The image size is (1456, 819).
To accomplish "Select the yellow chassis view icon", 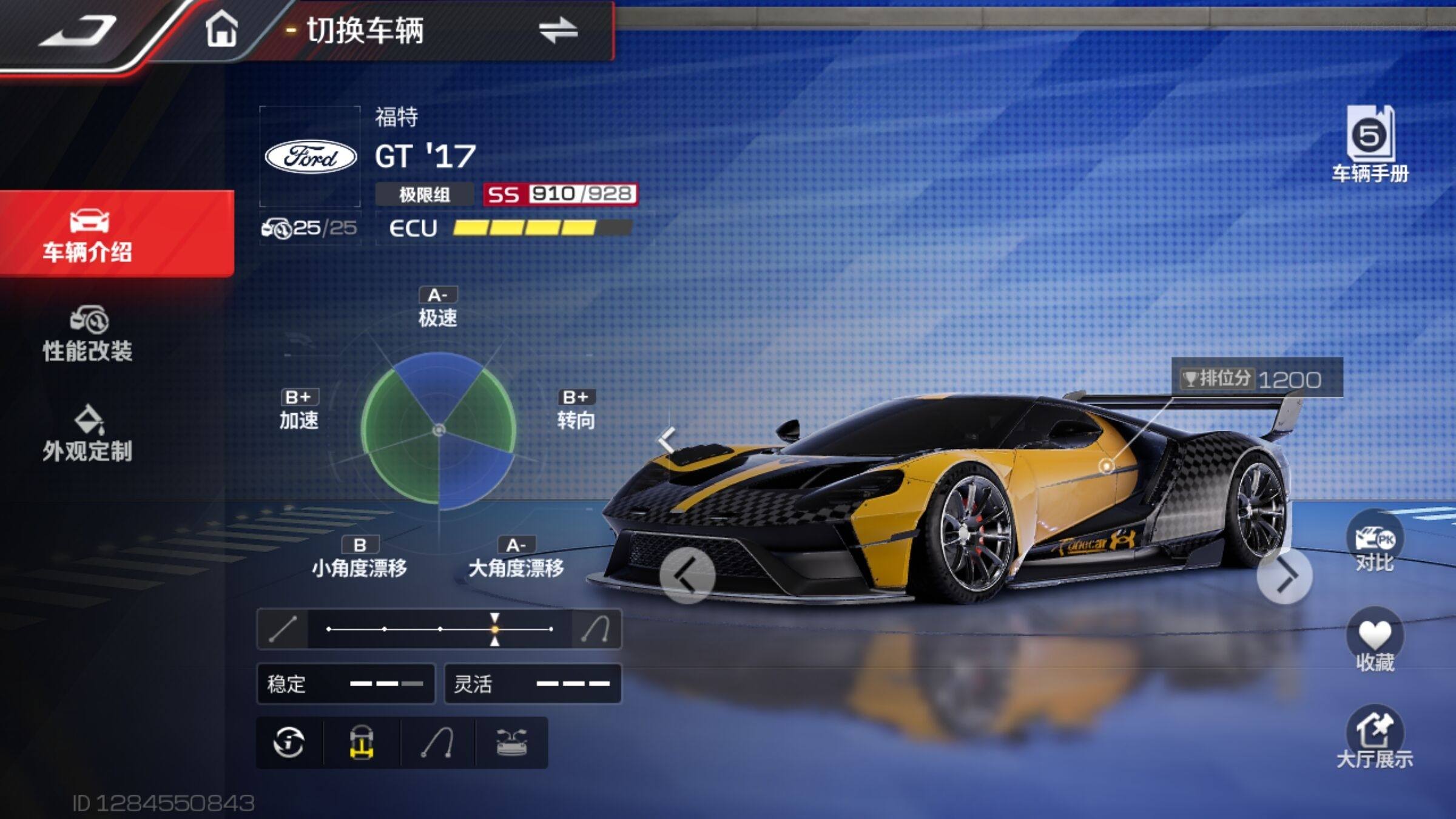I will 362,743.
